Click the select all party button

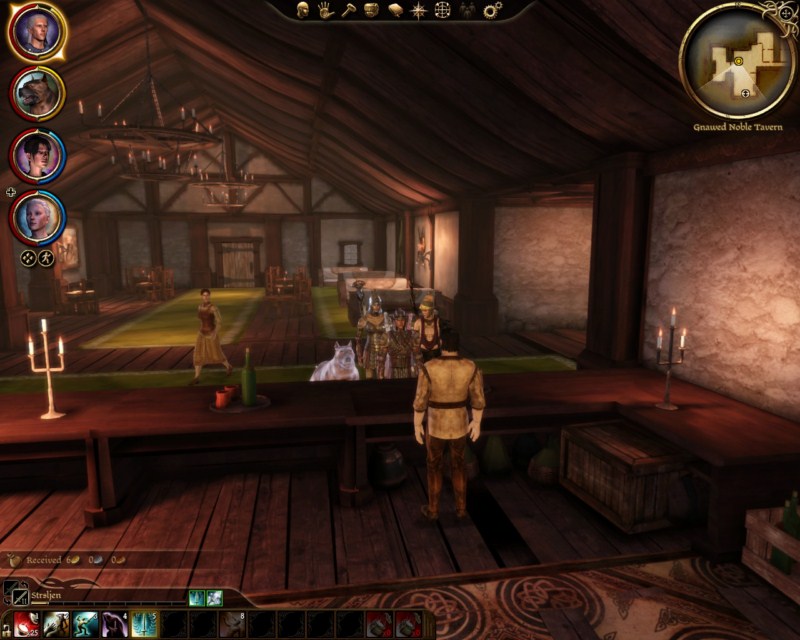tap(29, 257)
